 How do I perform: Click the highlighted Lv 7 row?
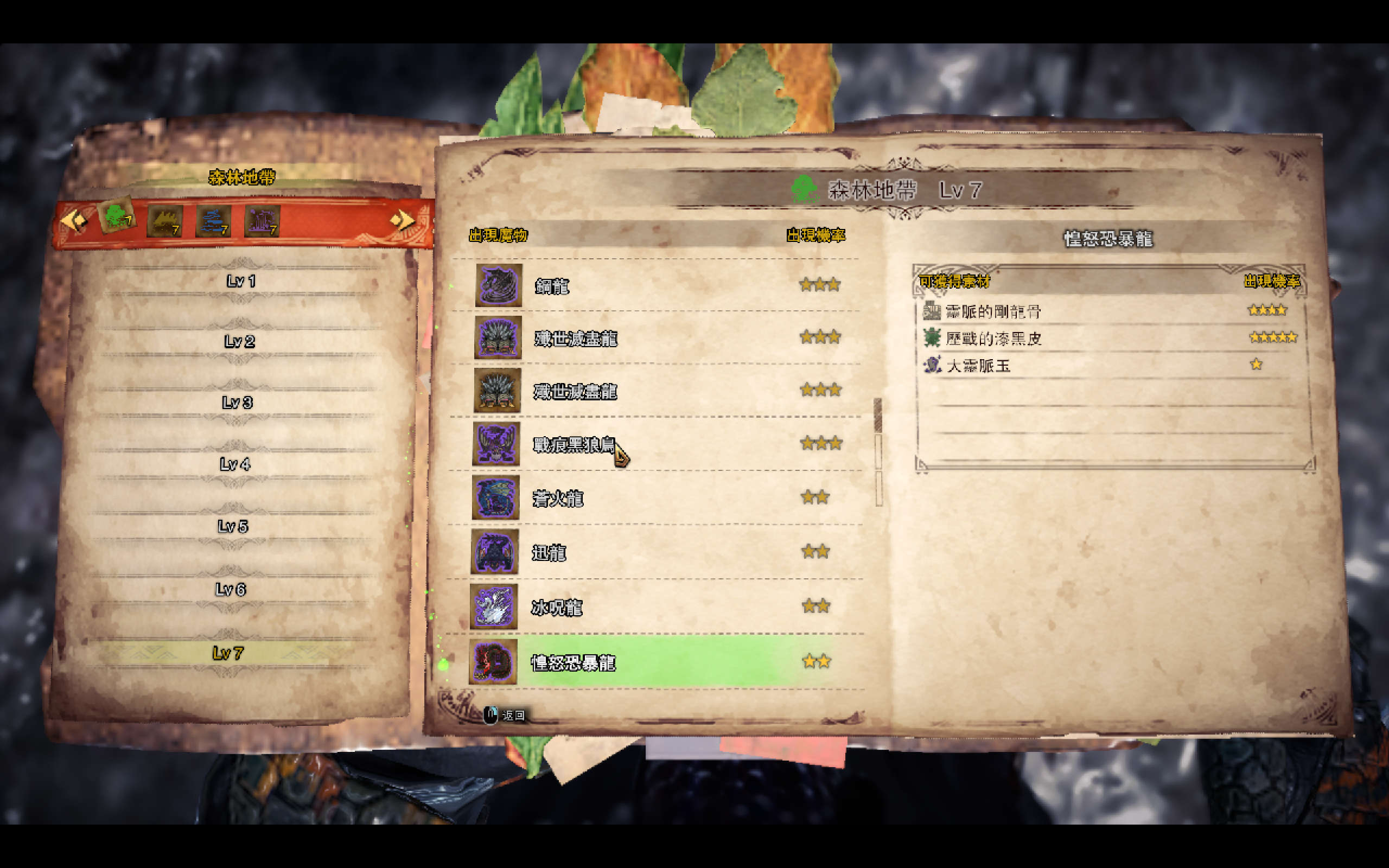click(x=228, y=653)
